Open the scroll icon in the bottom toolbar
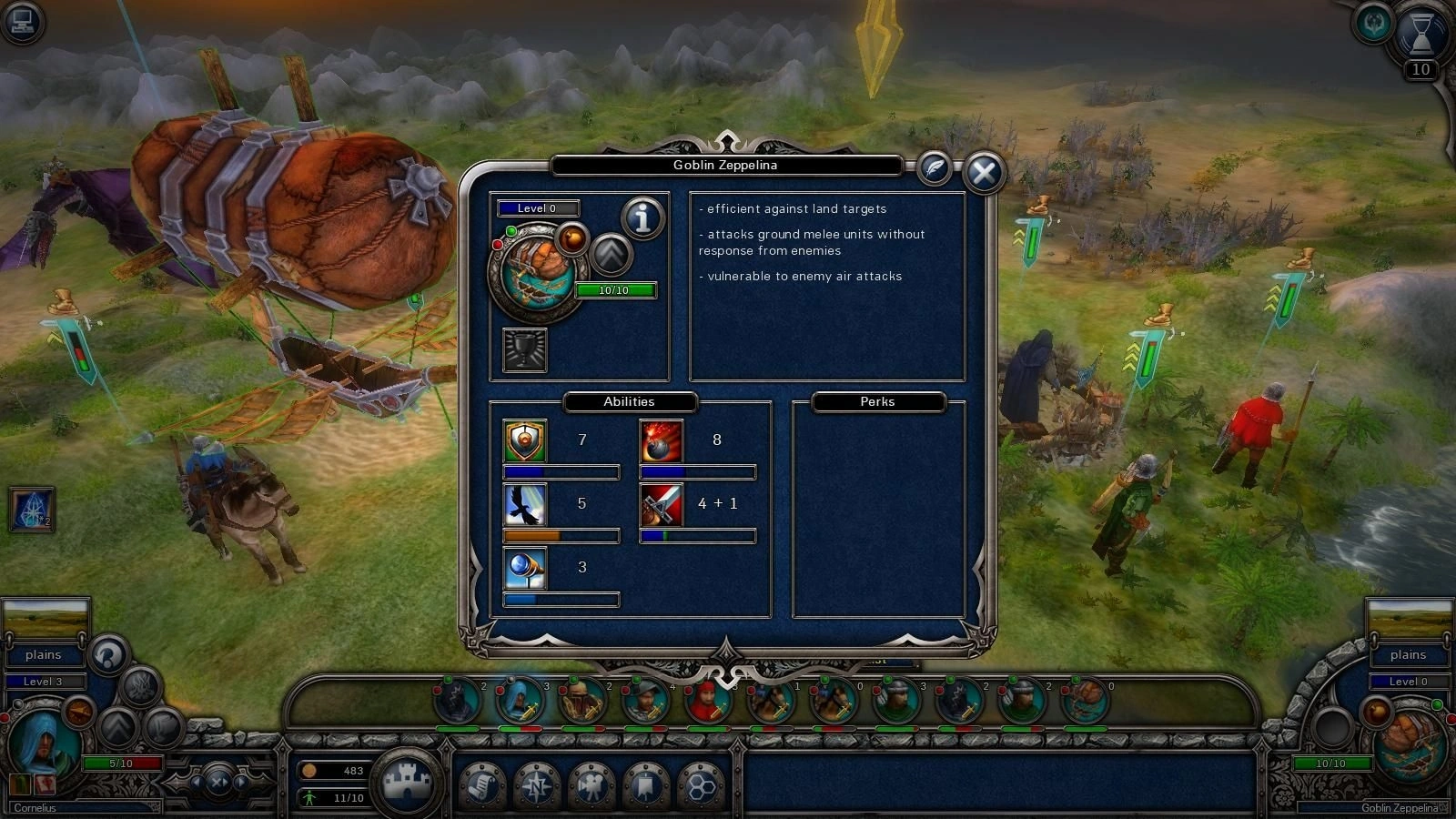Viewport: 1456px width, 819px height. pyautogui.click(x=481, y=784)
